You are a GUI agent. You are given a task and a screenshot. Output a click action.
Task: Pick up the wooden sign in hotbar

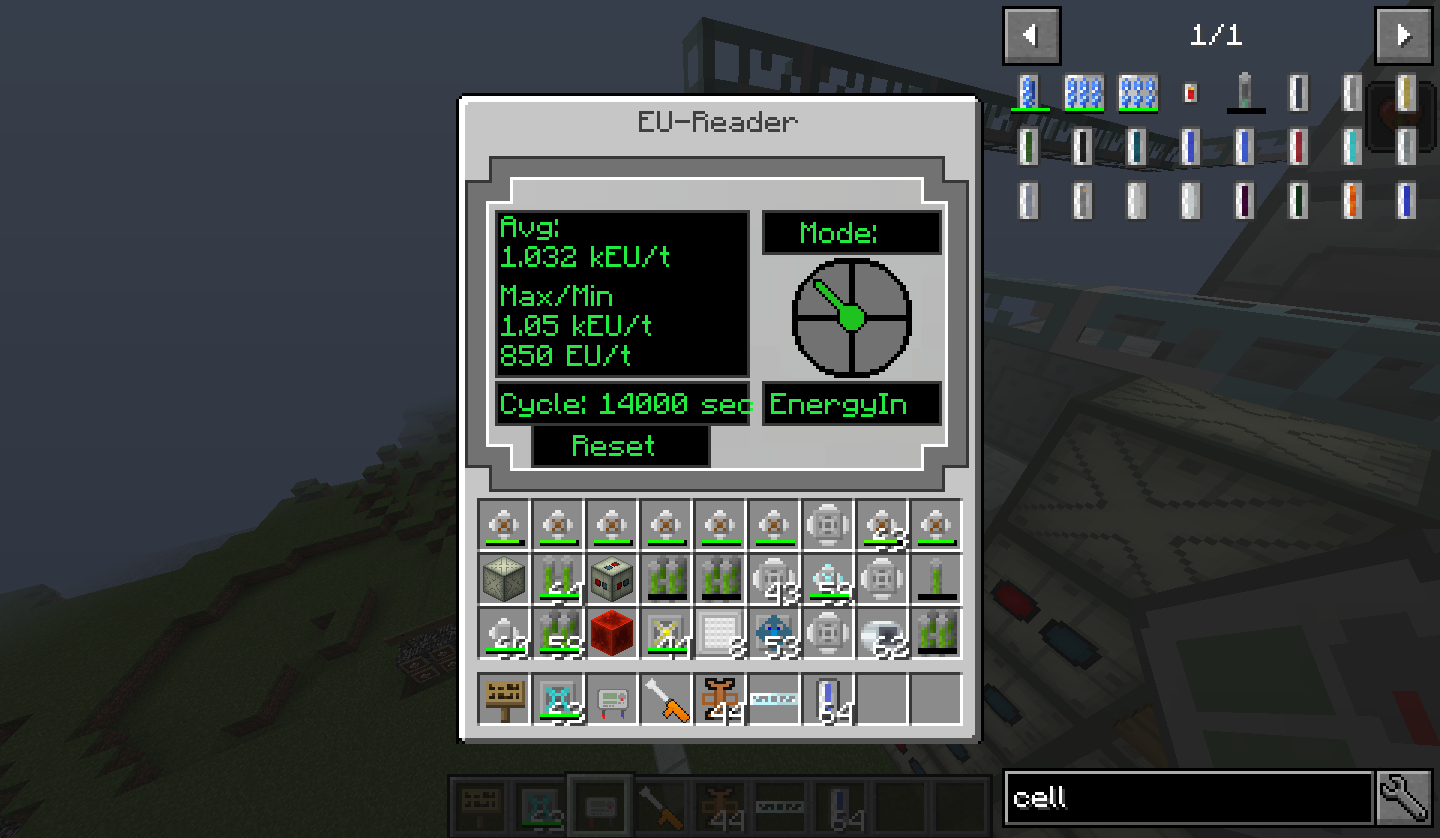[x=504, y=698]
